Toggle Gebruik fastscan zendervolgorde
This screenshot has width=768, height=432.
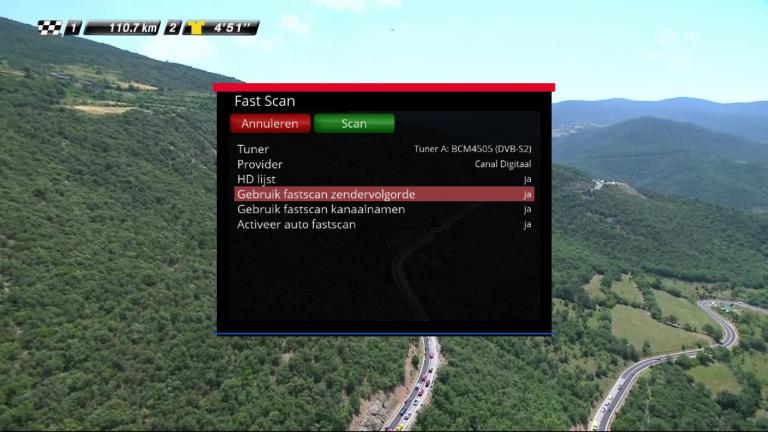[x=384, y=194]
